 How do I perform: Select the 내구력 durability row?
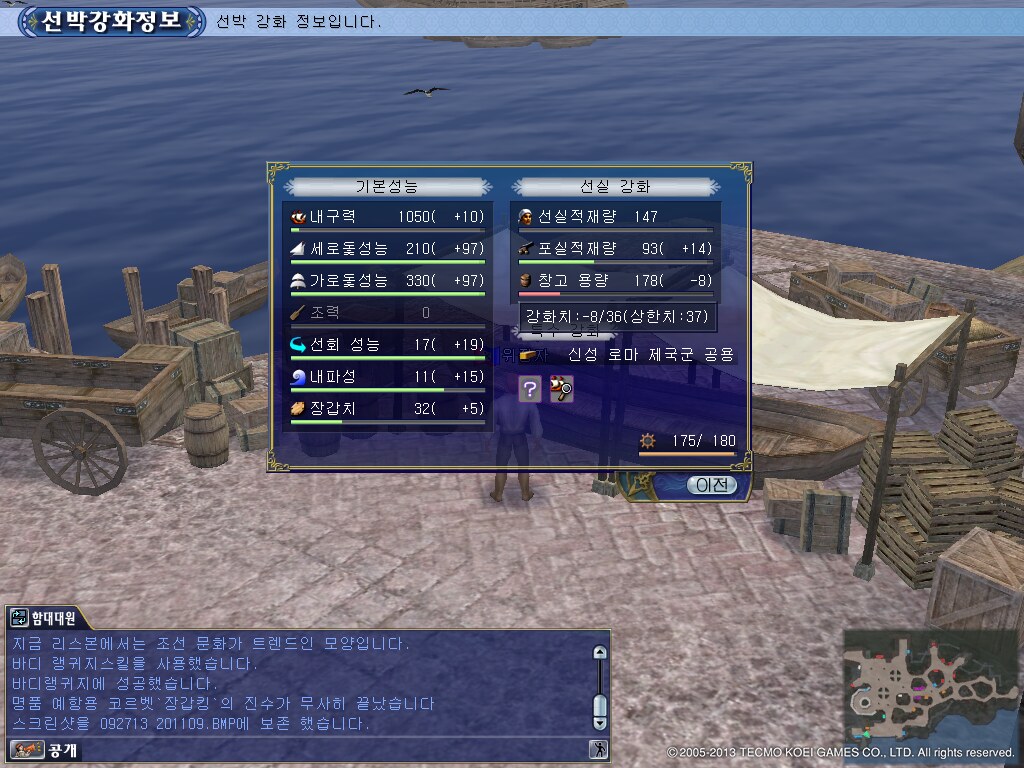point(388,217)
